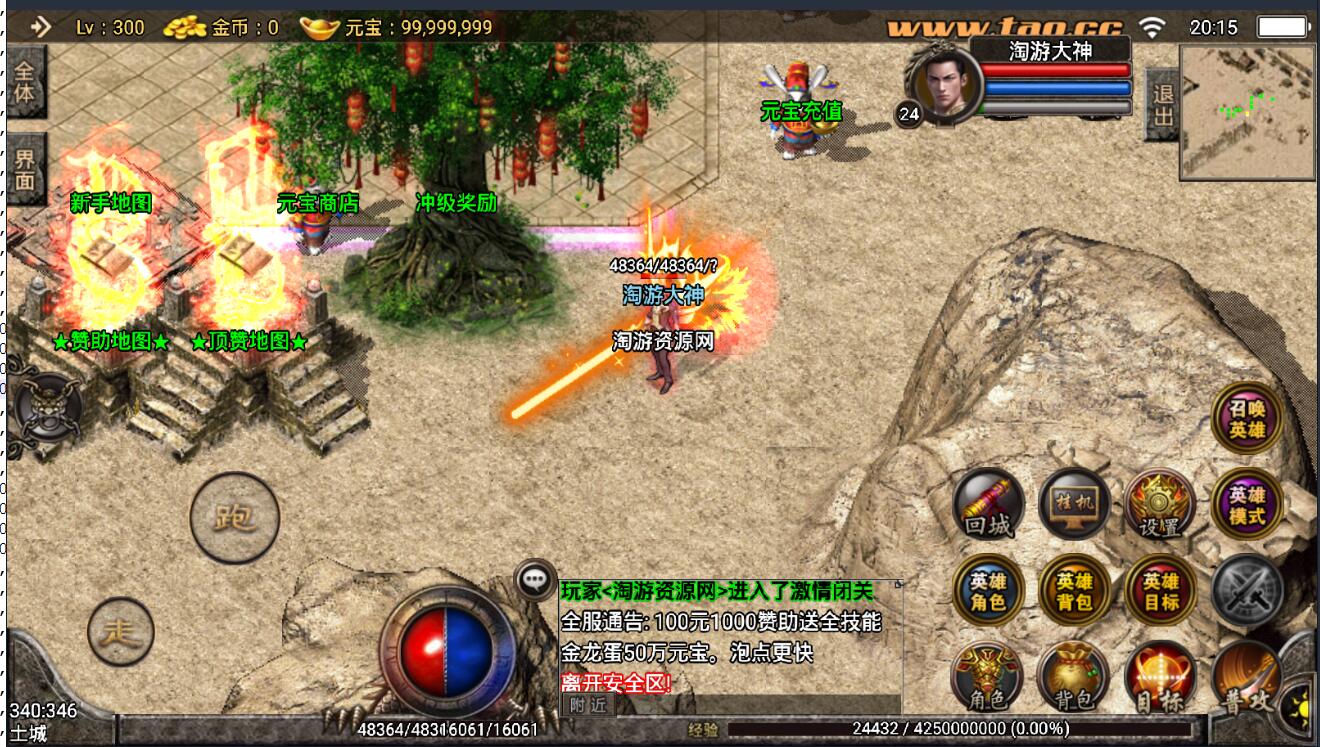
Task: Tap the 召唤英雄 summon hero button
Action: pyautogui.click(x=1247, y=417)
